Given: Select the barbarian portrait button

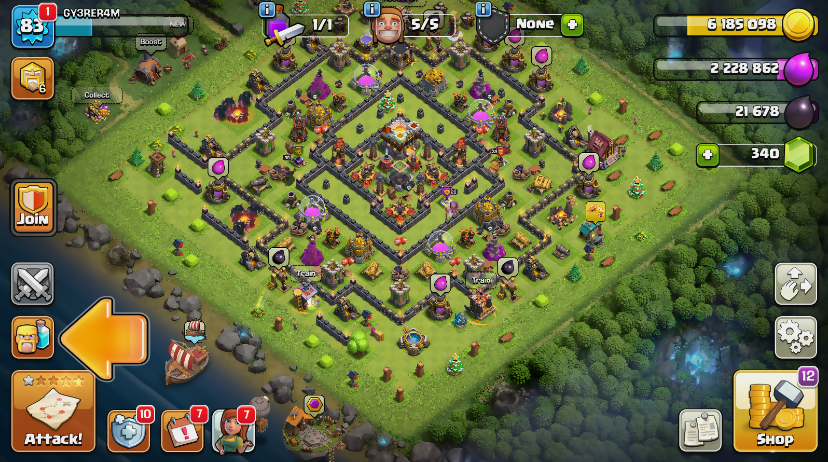Looking at the screenshot, I should click(x=32, y=337).
